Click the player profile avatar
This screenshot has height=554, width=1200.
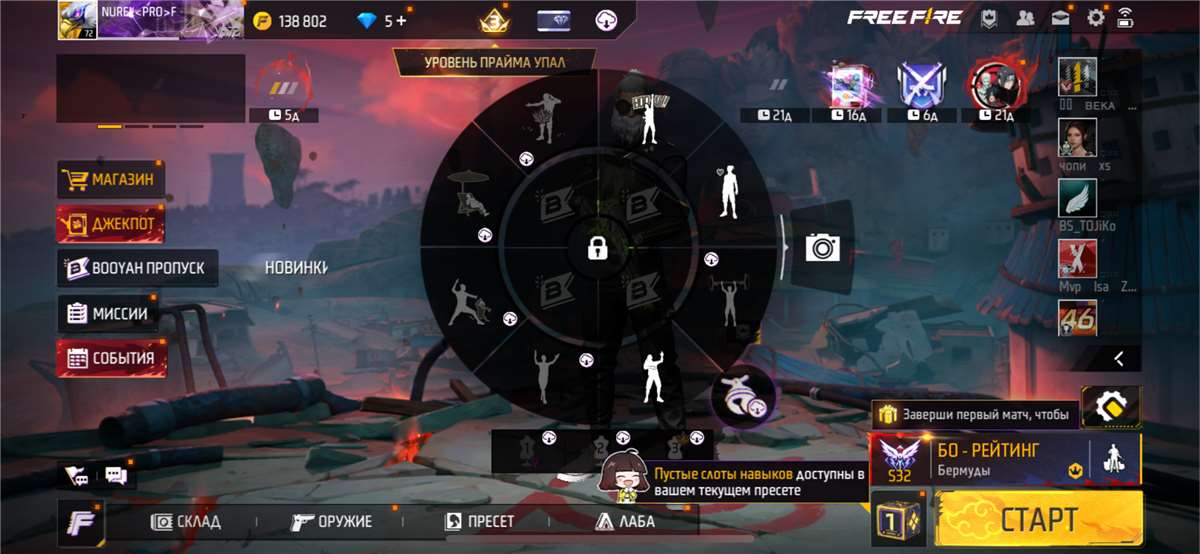pyautogui.click(x=77, y=20)
